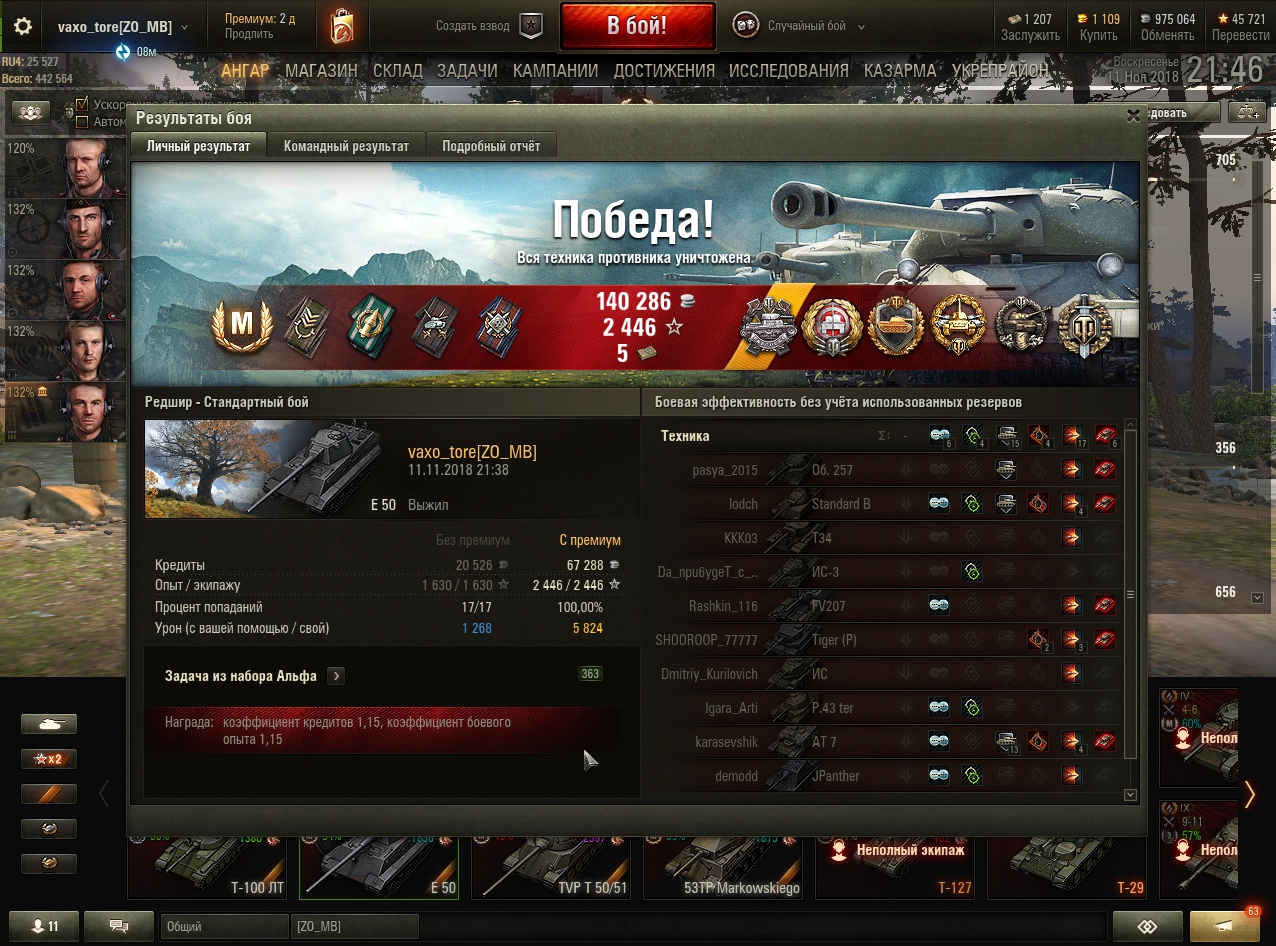Open the ЗАДАЧИ menu

[x=467, y=71]
